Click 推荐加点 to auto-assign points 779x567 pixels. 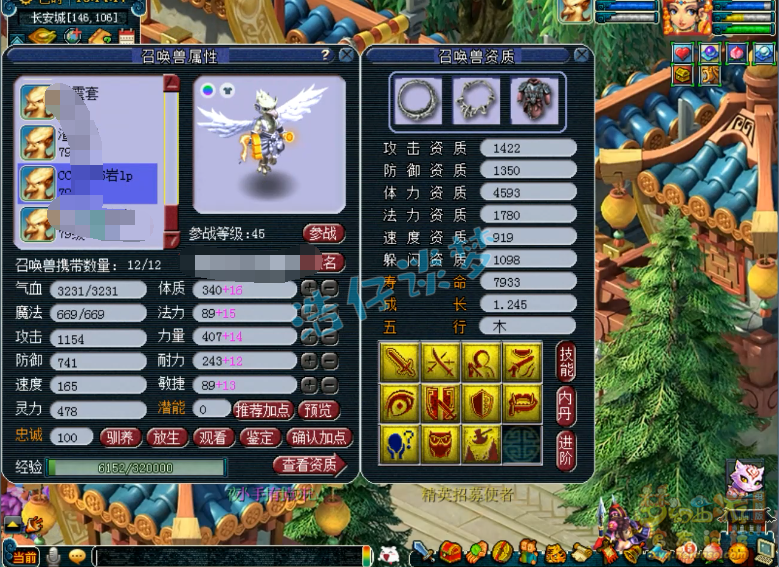(264, 410)
